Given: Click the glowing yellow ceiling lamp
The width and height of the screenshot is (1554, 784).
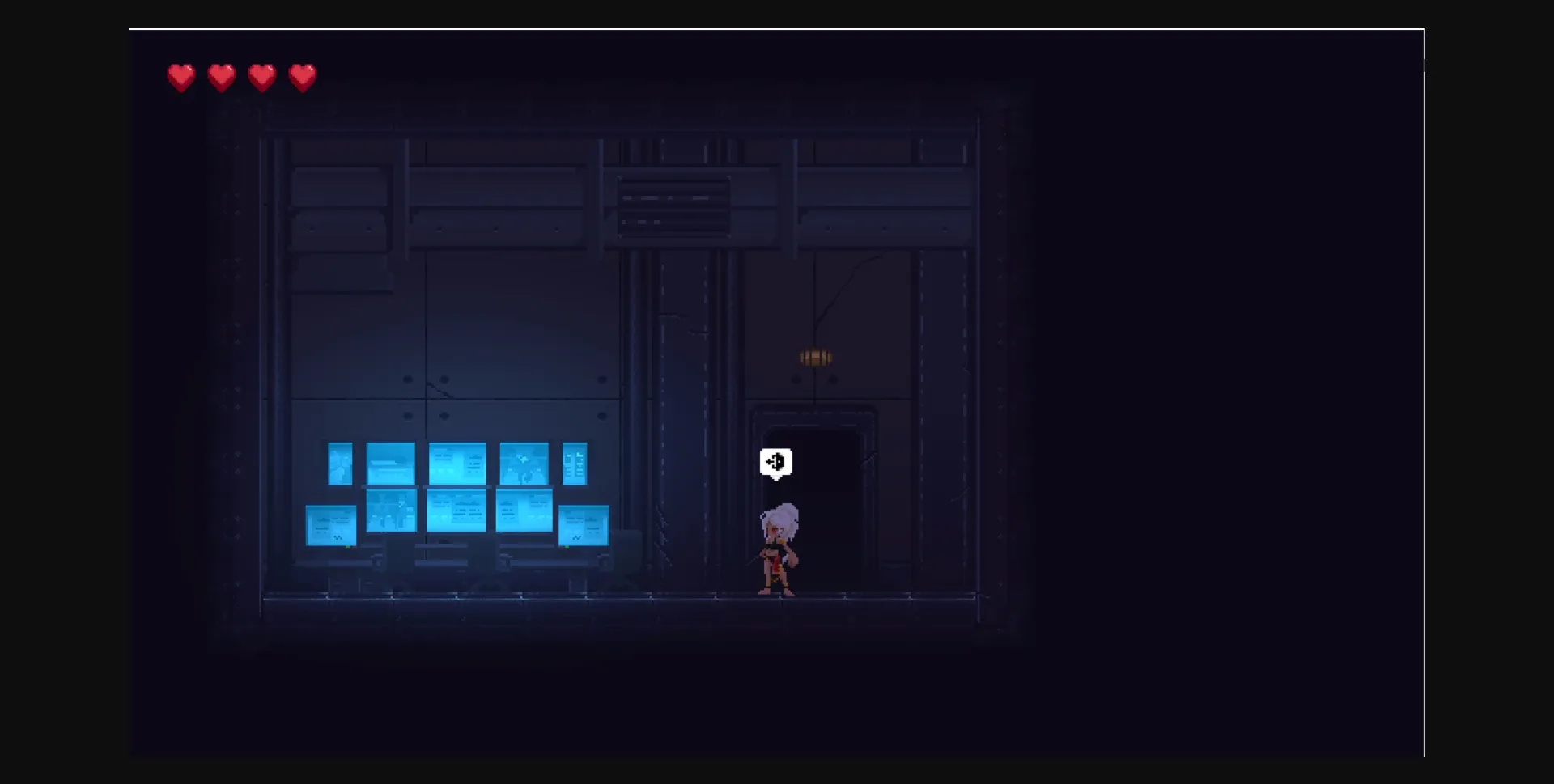Looking at the screenshot, I should pyautogui.click(x=814, y=356).
